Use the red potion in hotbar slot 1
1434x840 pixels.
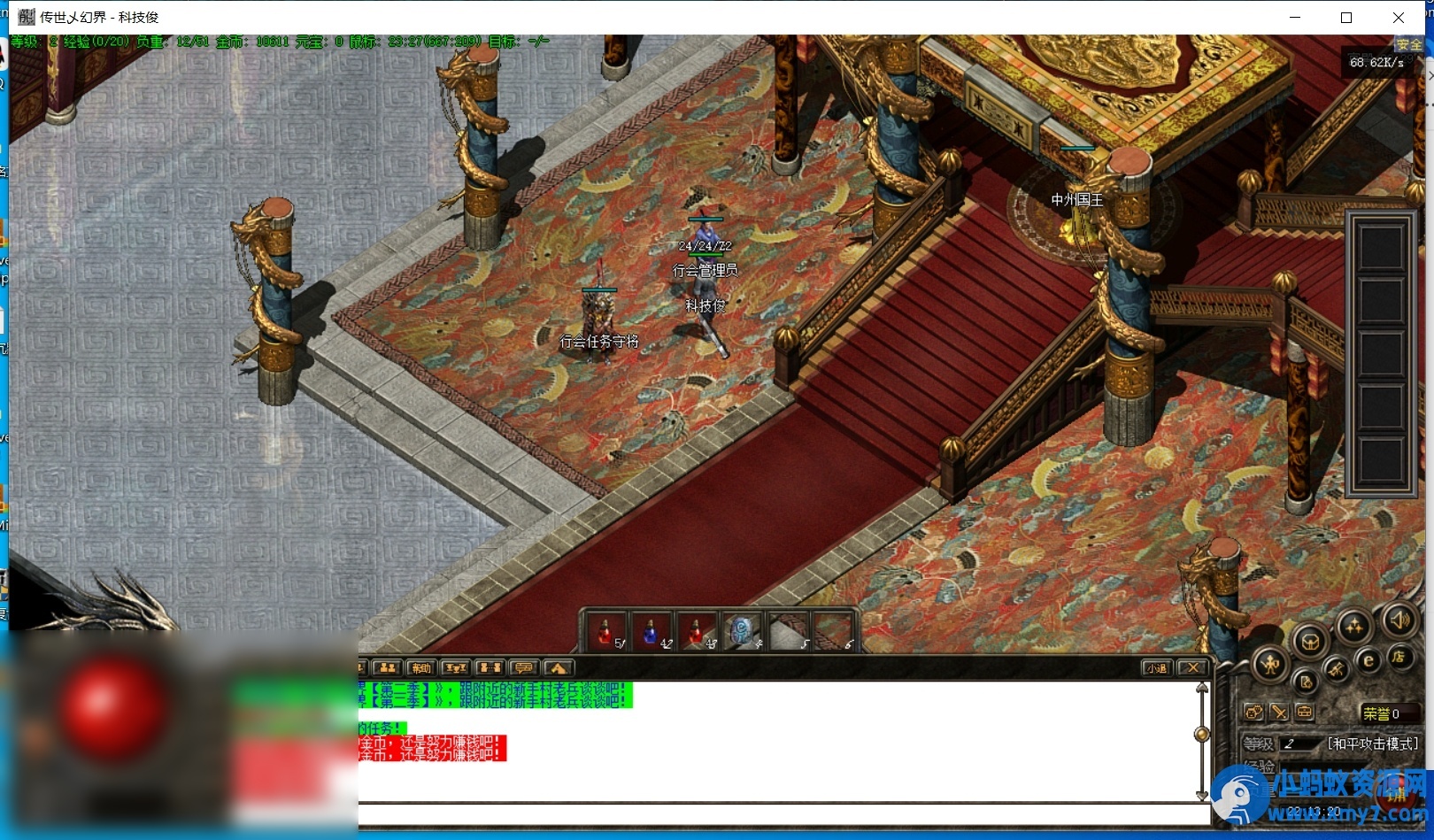(605, 633)
